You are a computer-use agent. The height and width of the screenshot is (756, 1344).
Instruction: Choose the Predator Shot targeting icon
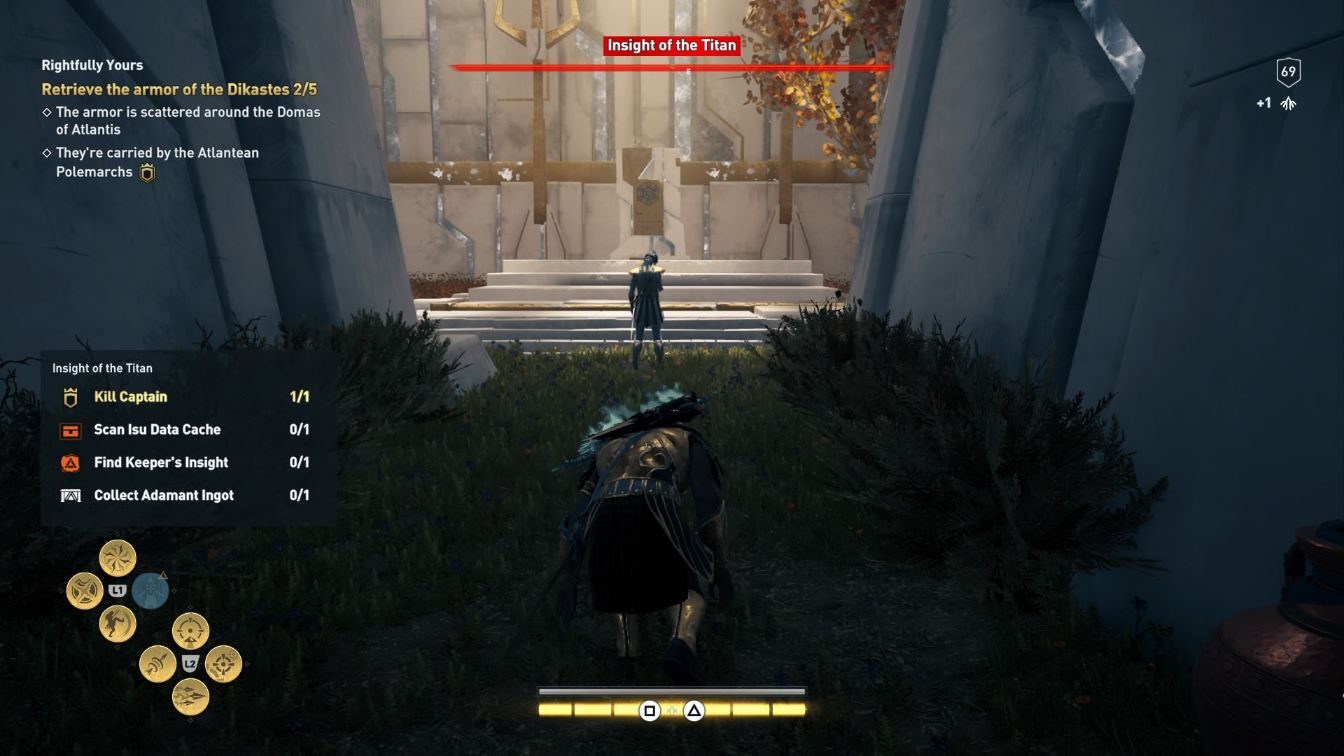point(190,630)
